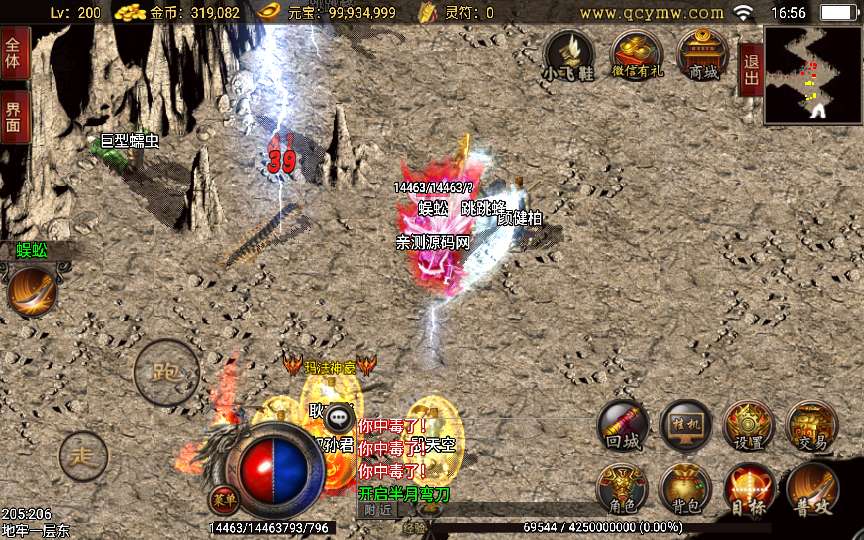Open the 设置 settings
This screenshot has height=540, width=864.
pos(748,426)
